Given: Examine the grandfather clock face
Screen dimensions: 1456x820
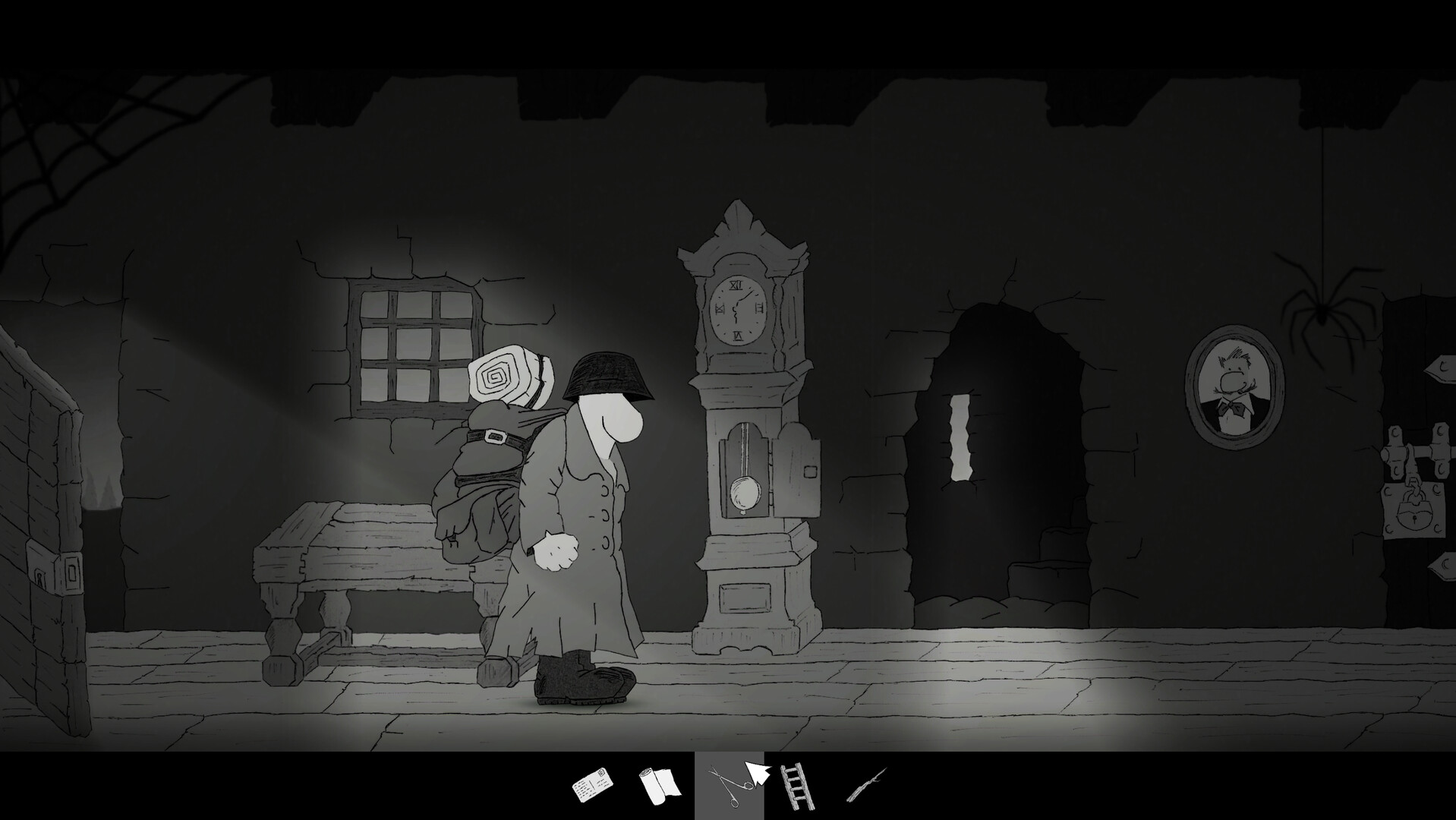Looking at the screenshot, I should click(x=738, y=310).
